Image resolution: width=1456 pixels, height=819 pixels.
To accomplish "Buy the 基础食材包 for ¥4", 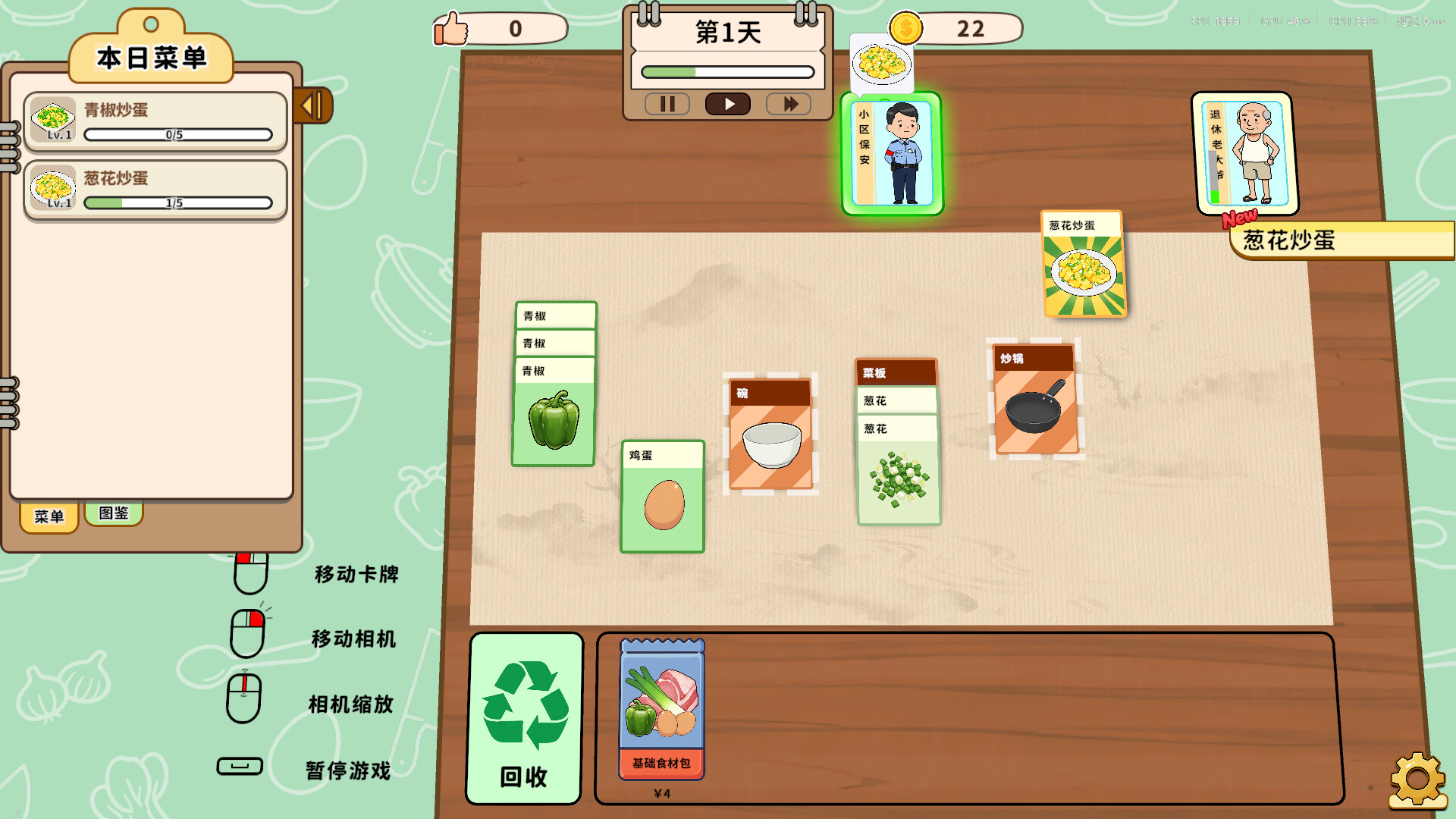I will click(663, 709).
